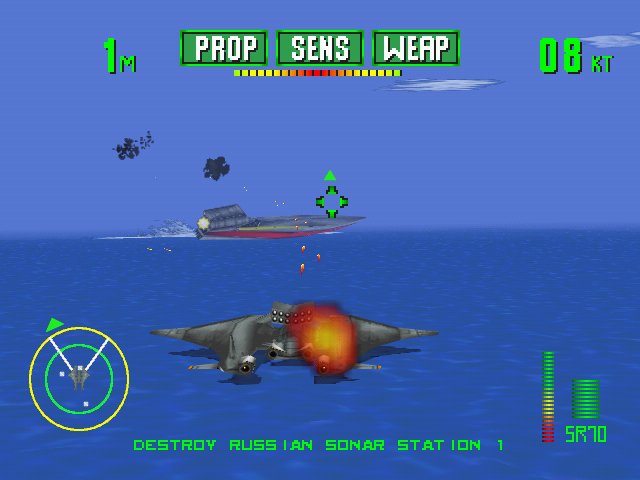Choose the WEAP weapons panel
Screen dimensions: 640x480
point(415,48)
